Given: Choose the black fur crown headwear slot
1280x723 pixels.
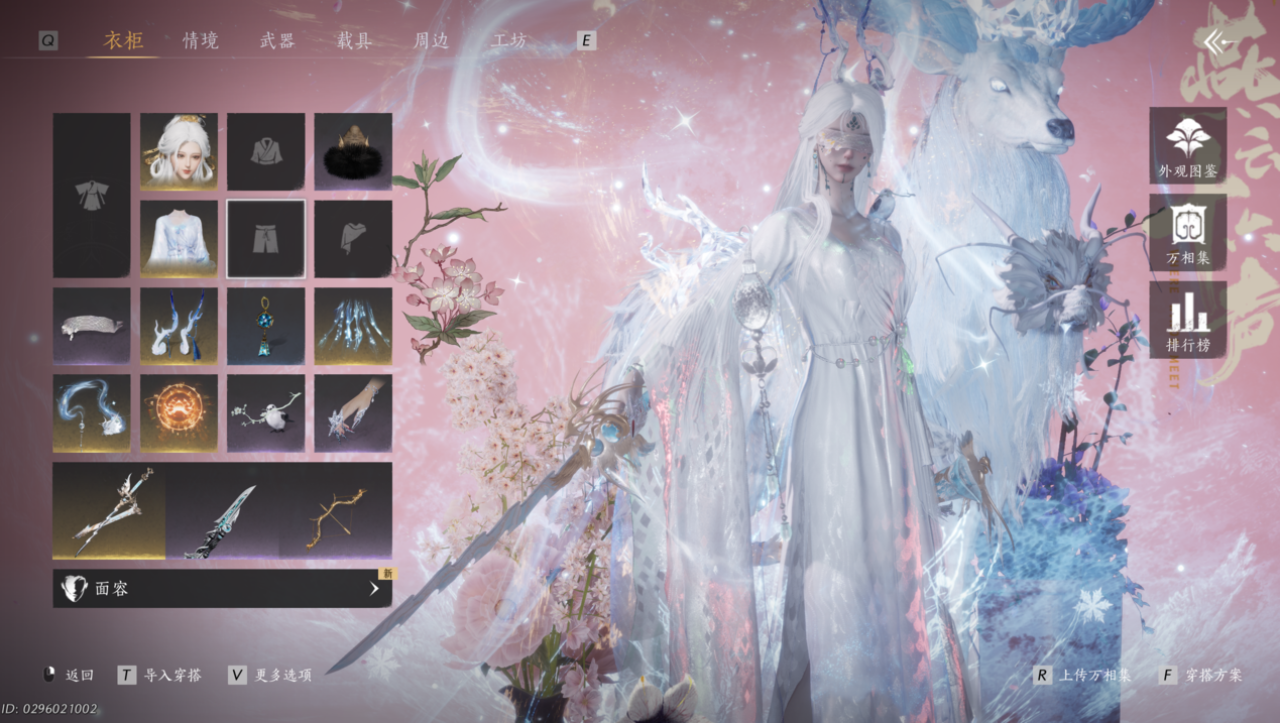Looking at the screenshot, I should [353, 152].
